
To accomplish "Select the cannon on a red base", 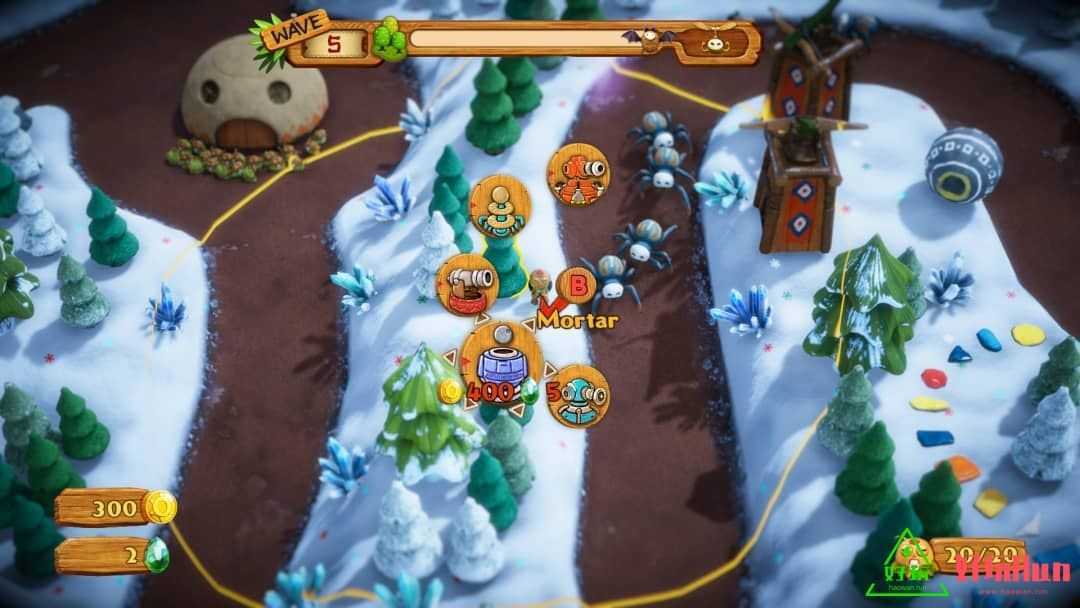I will [467, 284].
